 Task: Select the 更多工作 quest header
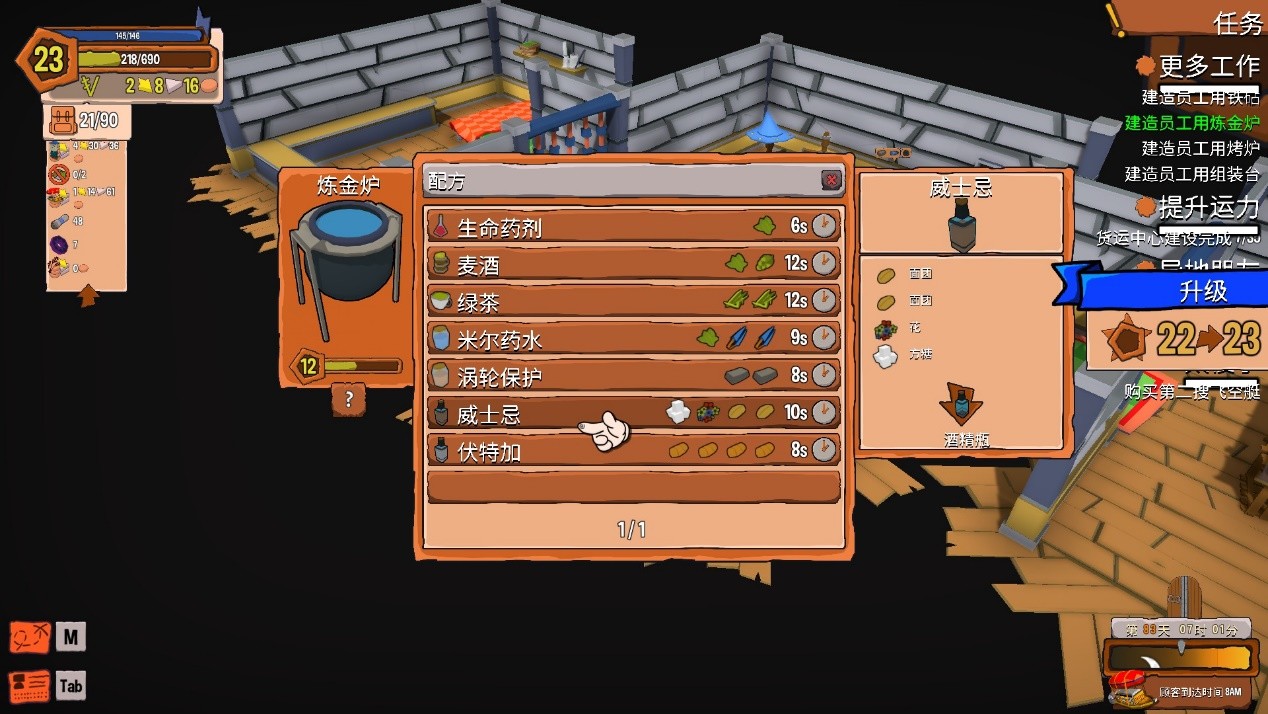pos(1208,67)
